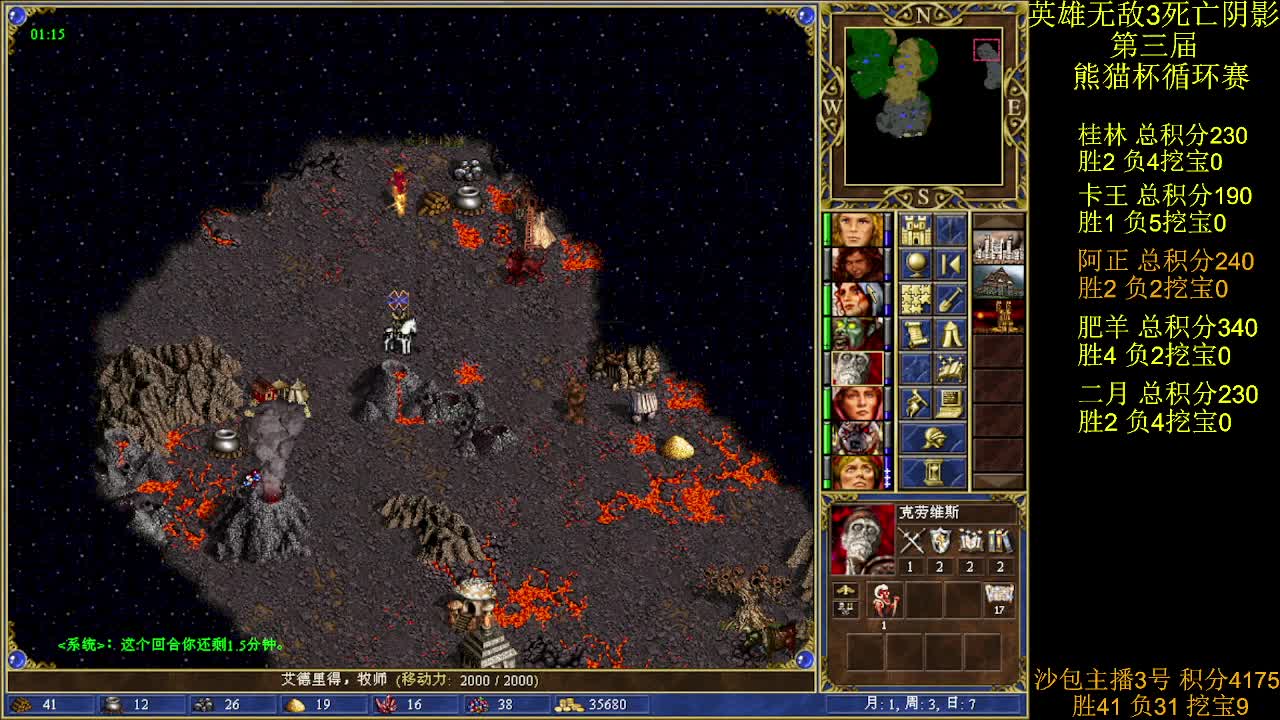This screenshot has height=720, width=1280.
Task: Open the large skull-faced hero portrait in the info panel
Action: (x=862, y=540)
